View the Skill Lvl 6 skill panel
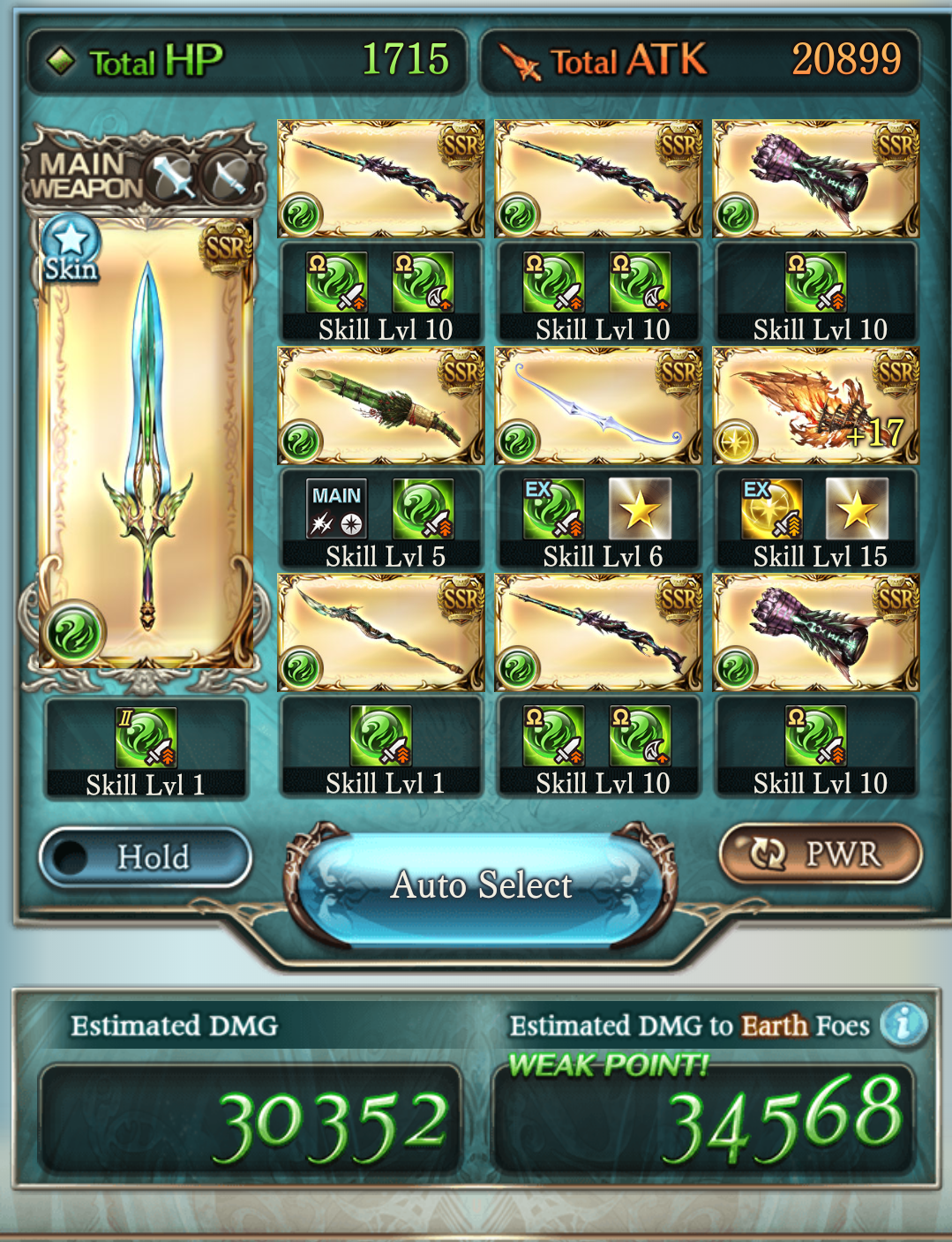 tap(599, 520)
